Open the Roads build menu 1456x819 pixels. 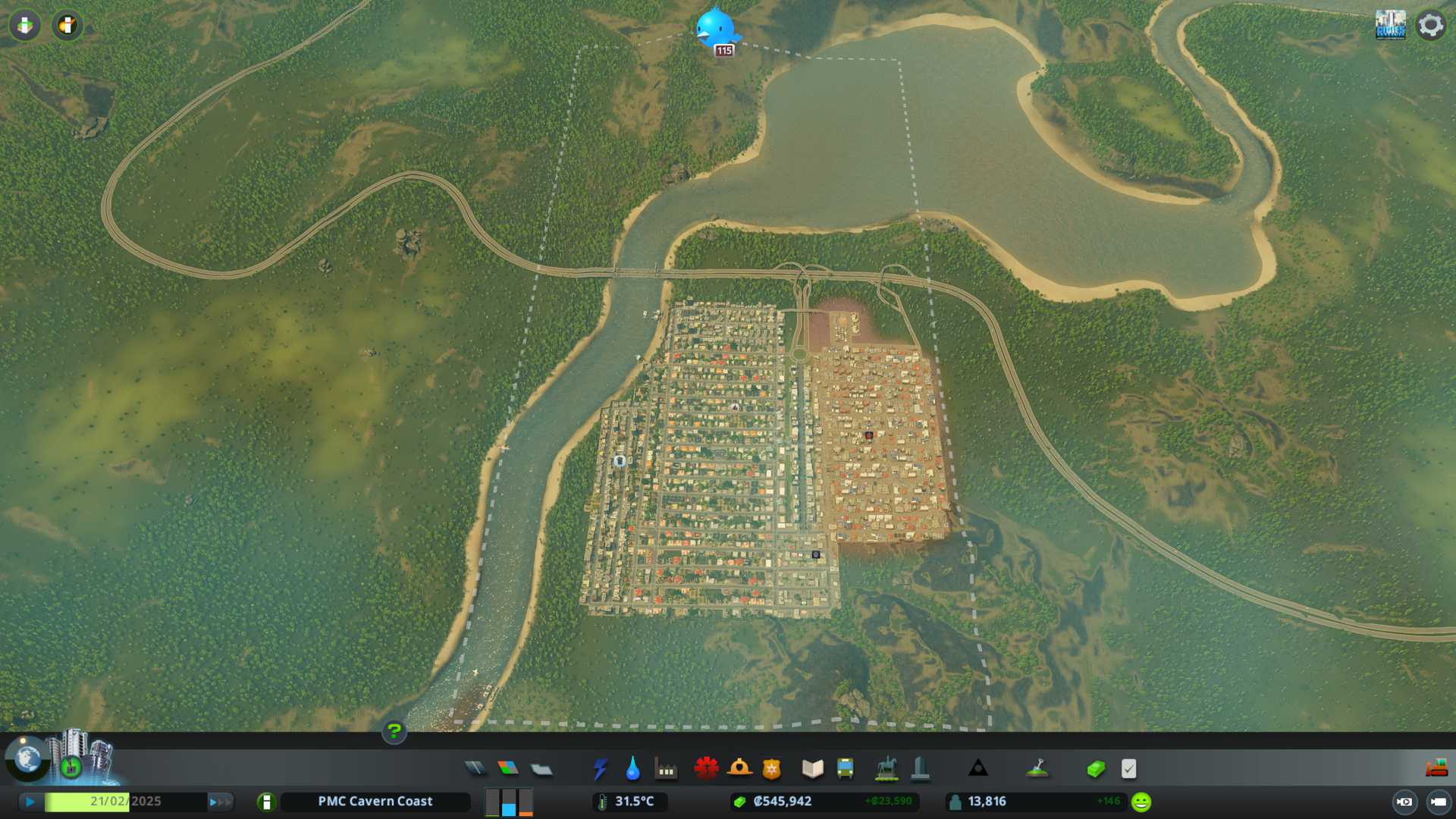tap(475, 769)
